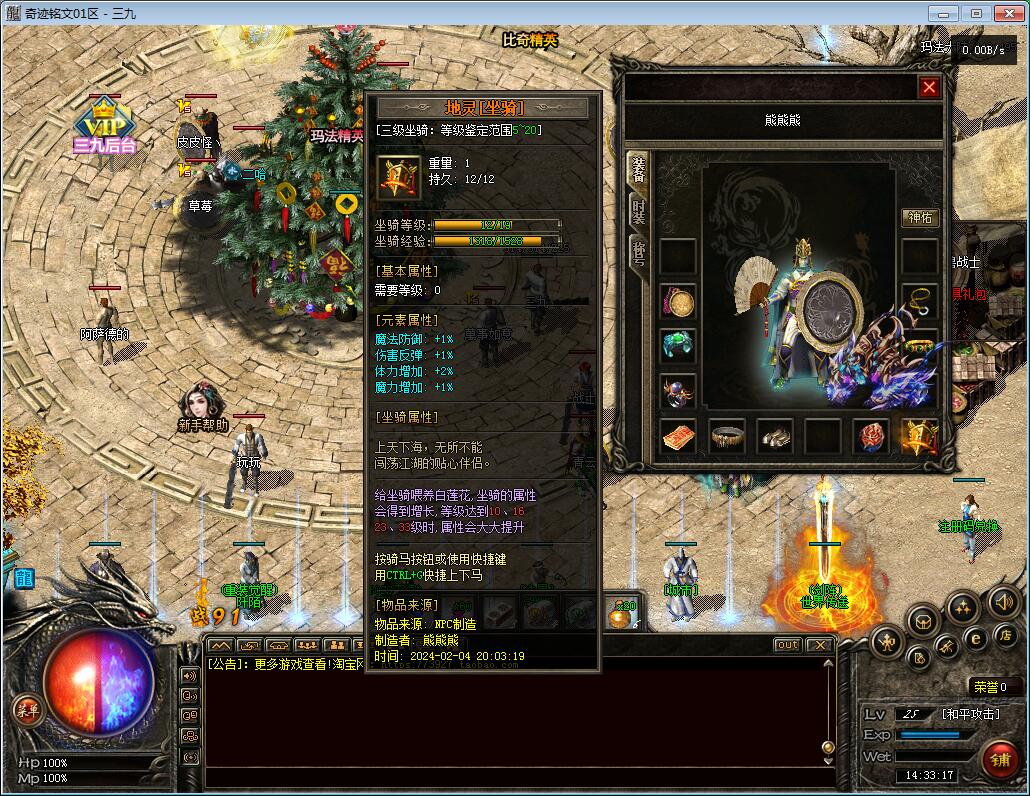Open the 菜单 menu button
This screenshot has width=1030, height=796.
click(x=27, y=710)
